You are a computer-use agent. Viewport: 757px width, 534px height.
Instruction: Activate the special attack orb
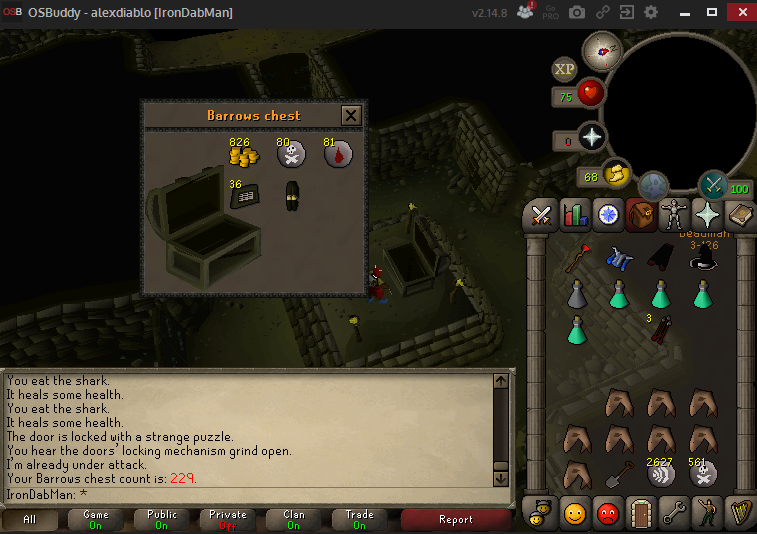tap(712, 184)
